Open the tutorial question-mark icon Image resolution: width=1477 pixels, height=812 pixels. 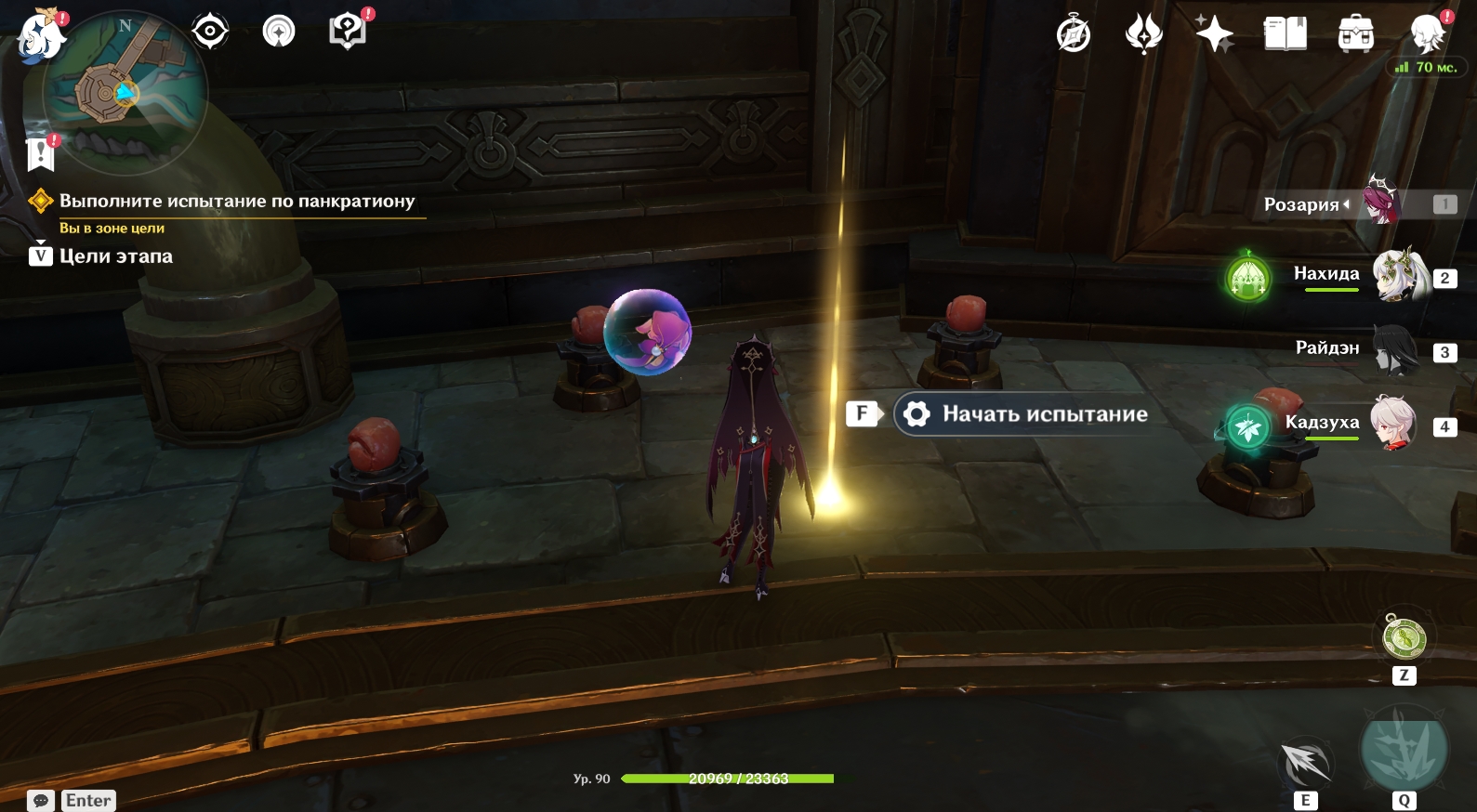348,33
